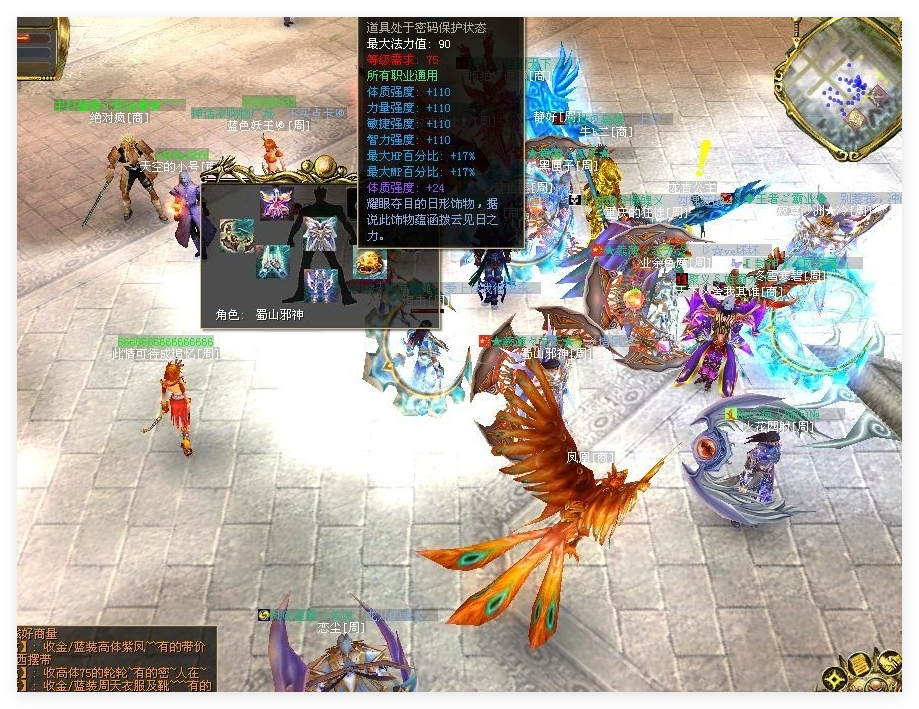Viewport: 919px width, 709px height.
Task: Click the yellow diamond-cross round button
Action: (x=833, y=679)
